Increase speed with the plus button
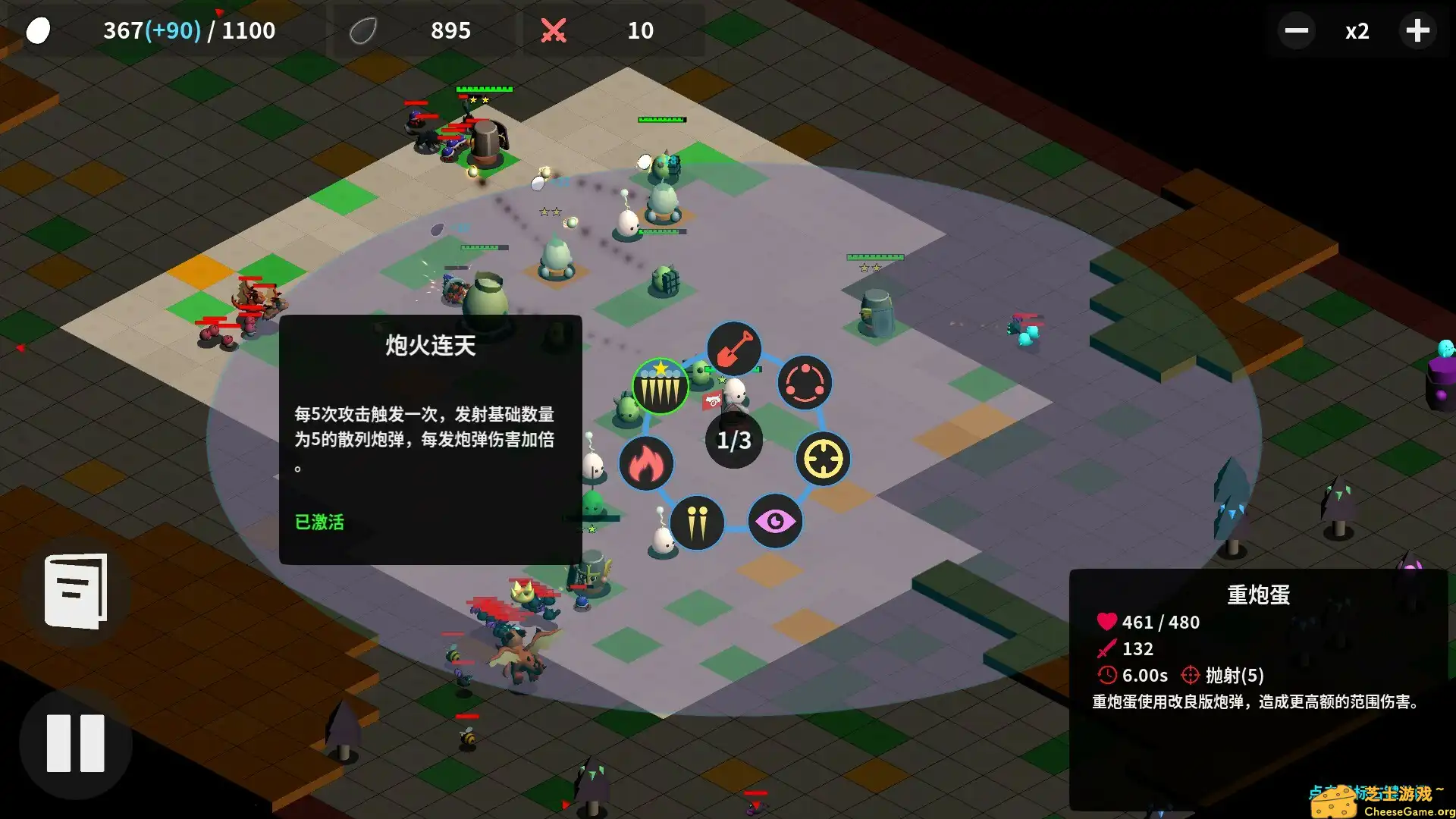Screen dimensions: 1456x819 click(1417, 31)
